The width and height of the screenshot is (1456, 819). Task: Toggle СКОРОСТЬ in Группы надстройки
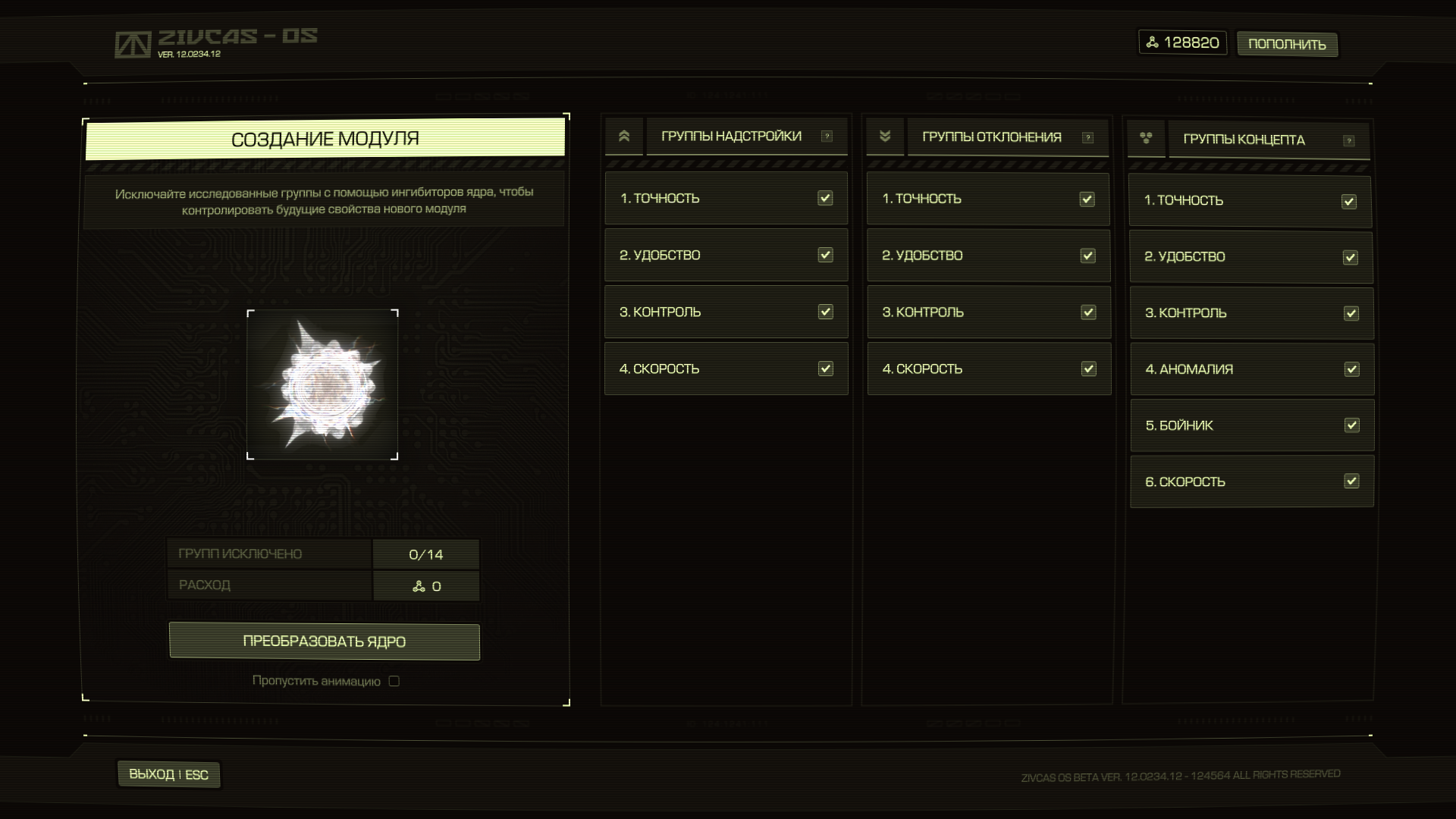pyautogui.click(x=825, y=369)
